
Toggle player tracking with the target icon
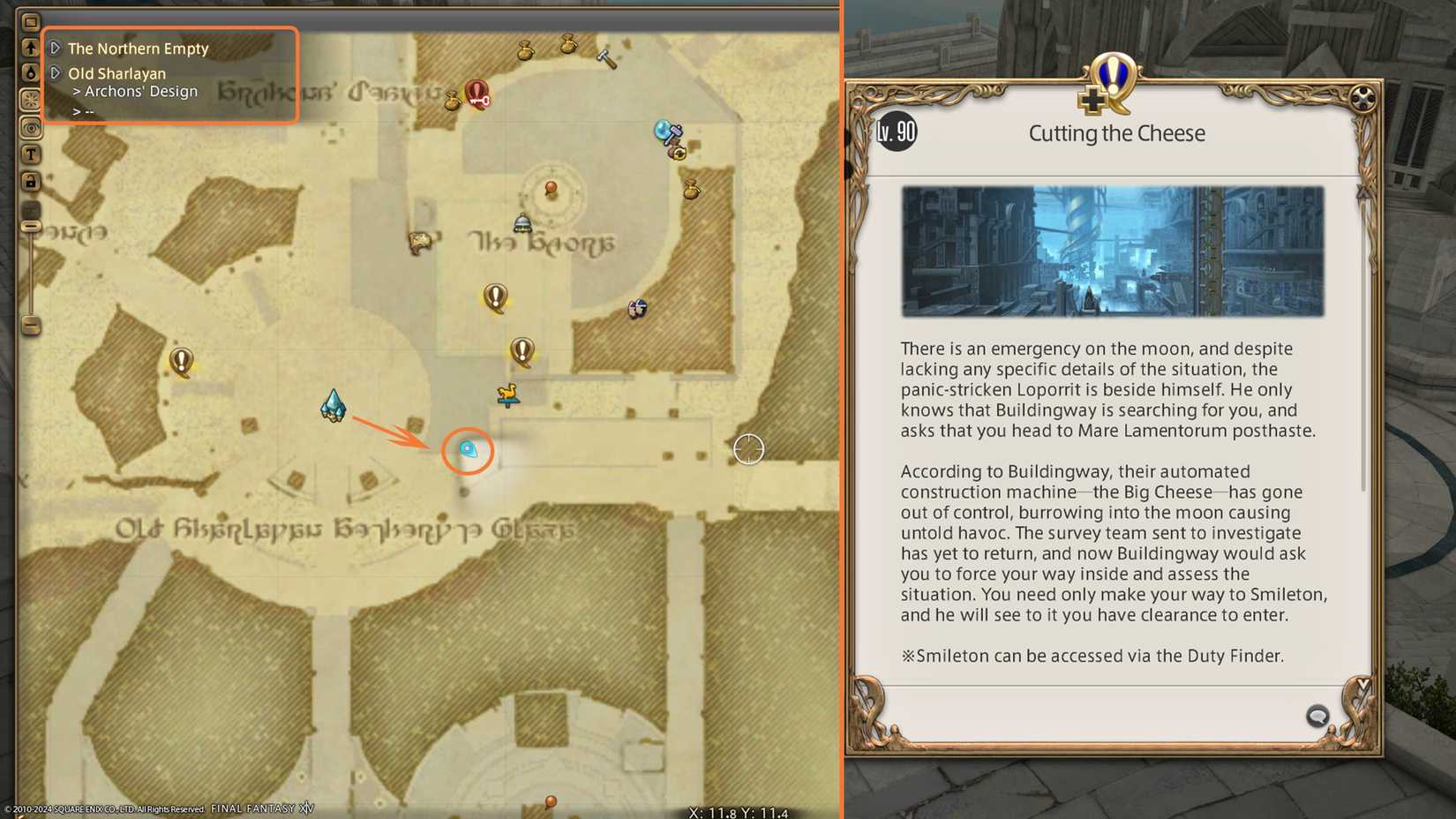[33, 128]
